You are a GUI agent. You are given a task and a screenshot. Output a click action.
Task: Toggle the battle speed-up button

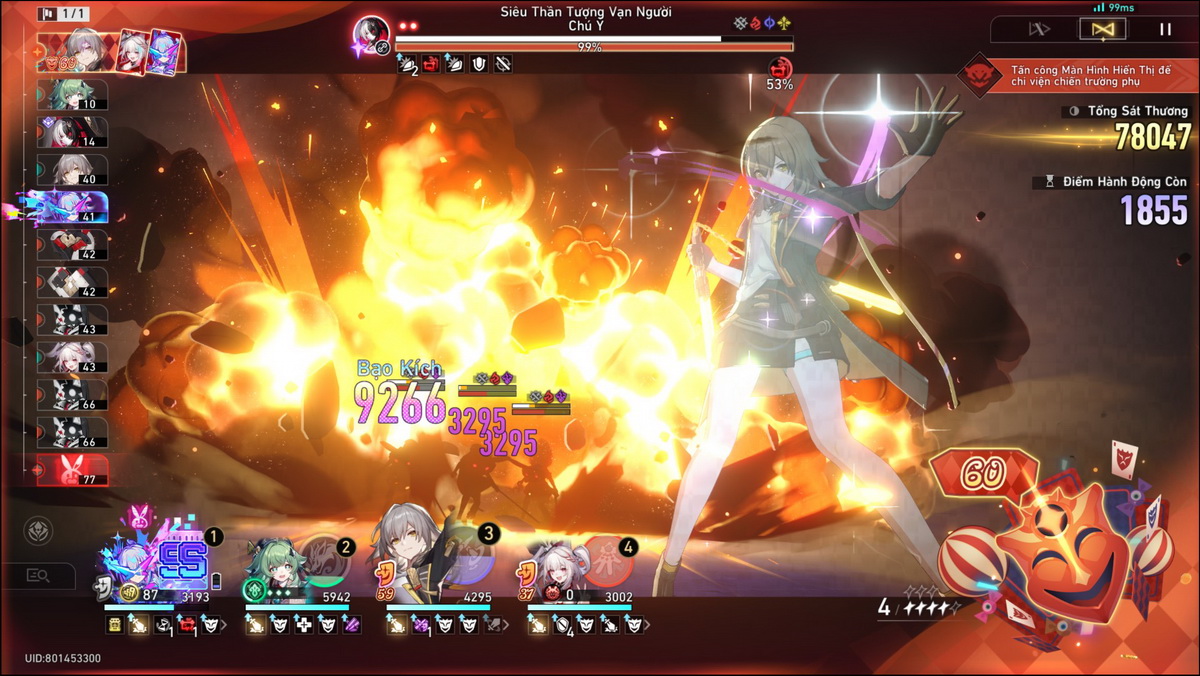(x=1039, y=30)
